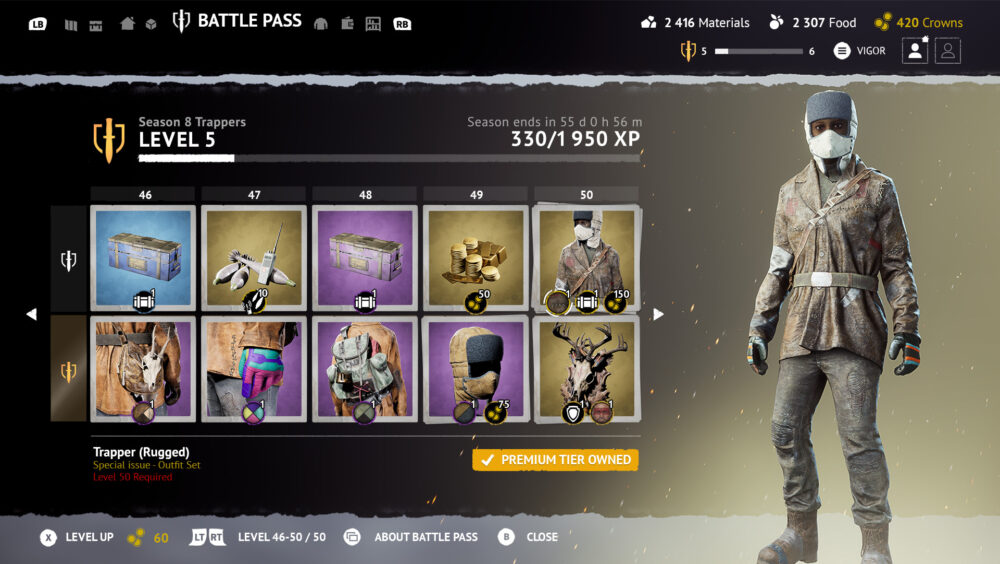The width and height of the screenshot is (1000, 564).
Task: Go to previous reward page arrow
Action: pyautogui.click(x=31, y=314)
